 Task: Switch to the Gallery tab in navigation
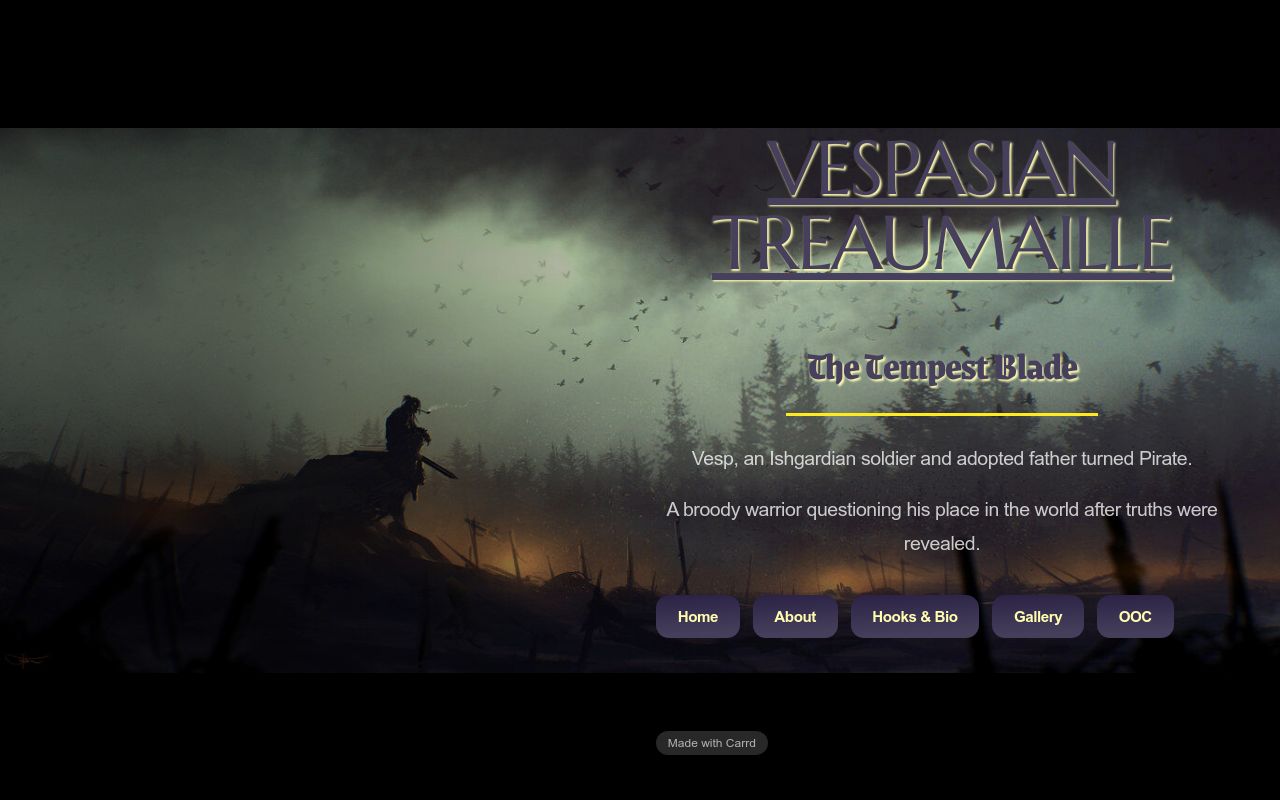click(x=1037, y=617)
